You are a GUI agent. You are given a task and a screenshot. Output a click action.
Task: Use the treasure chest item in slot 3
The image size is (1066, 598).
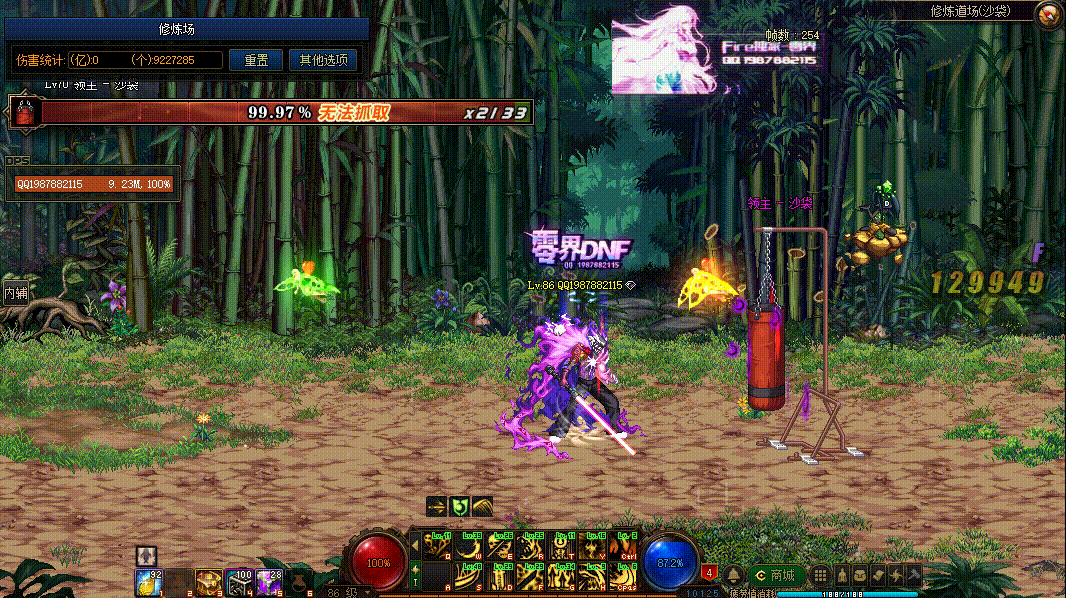(x=208, y=580)
